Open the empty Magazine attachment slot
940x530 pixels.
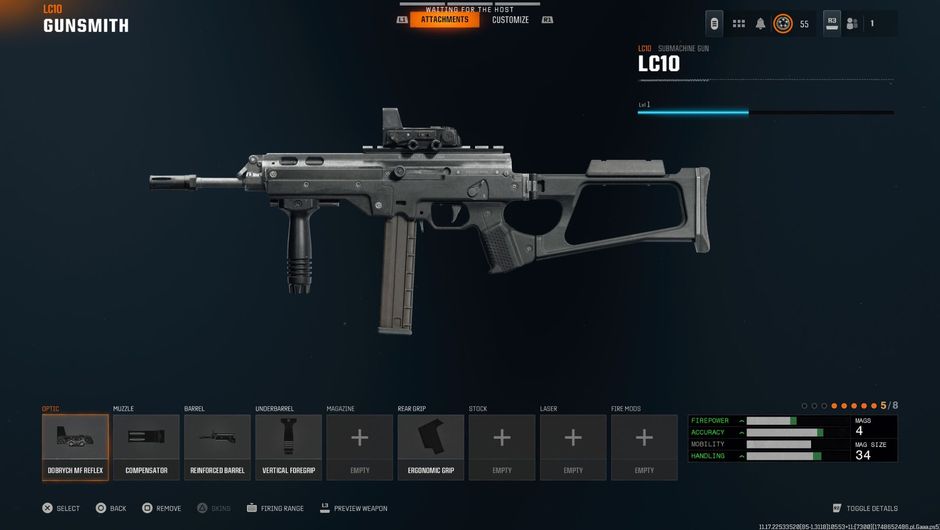pyautogui.click(x=359, y=447)
